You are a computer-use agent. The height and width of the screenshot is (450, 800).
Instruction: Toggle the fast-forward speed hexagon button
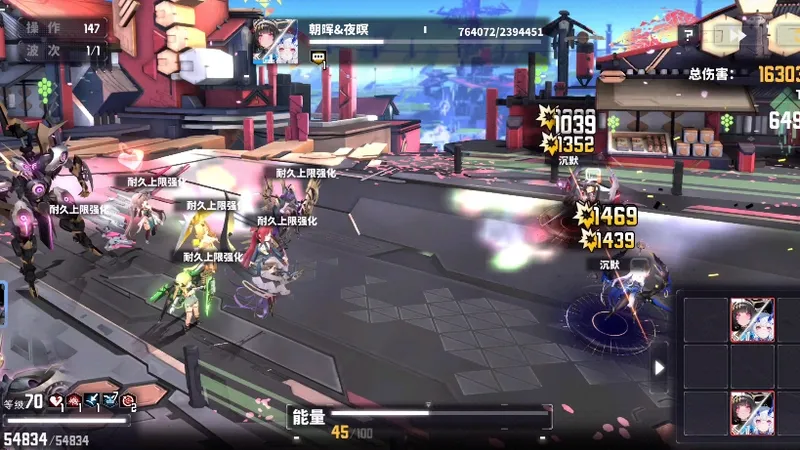click(724, 38)
